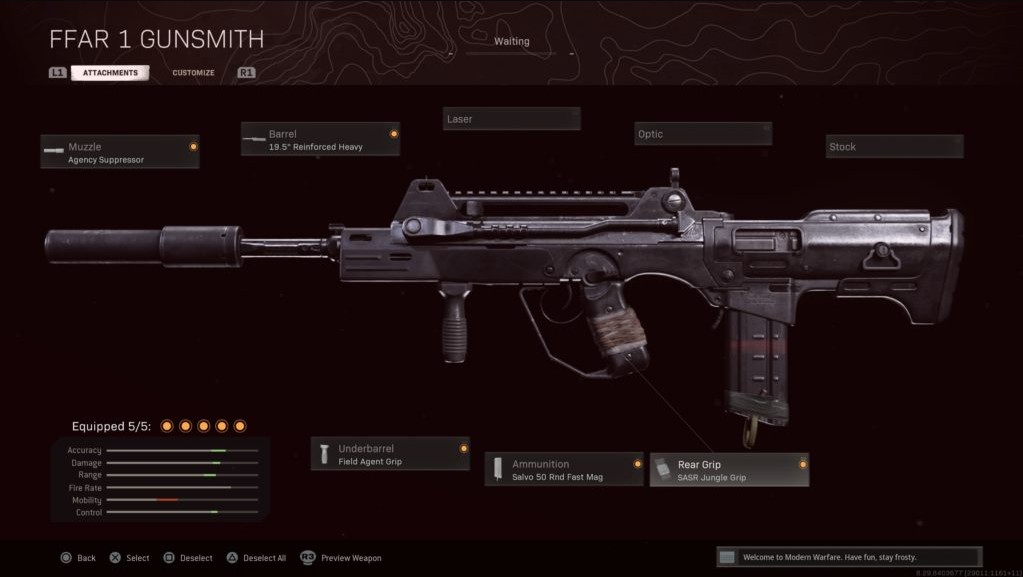
Task: Open the empty Optic slot
Action: [703, 134]
